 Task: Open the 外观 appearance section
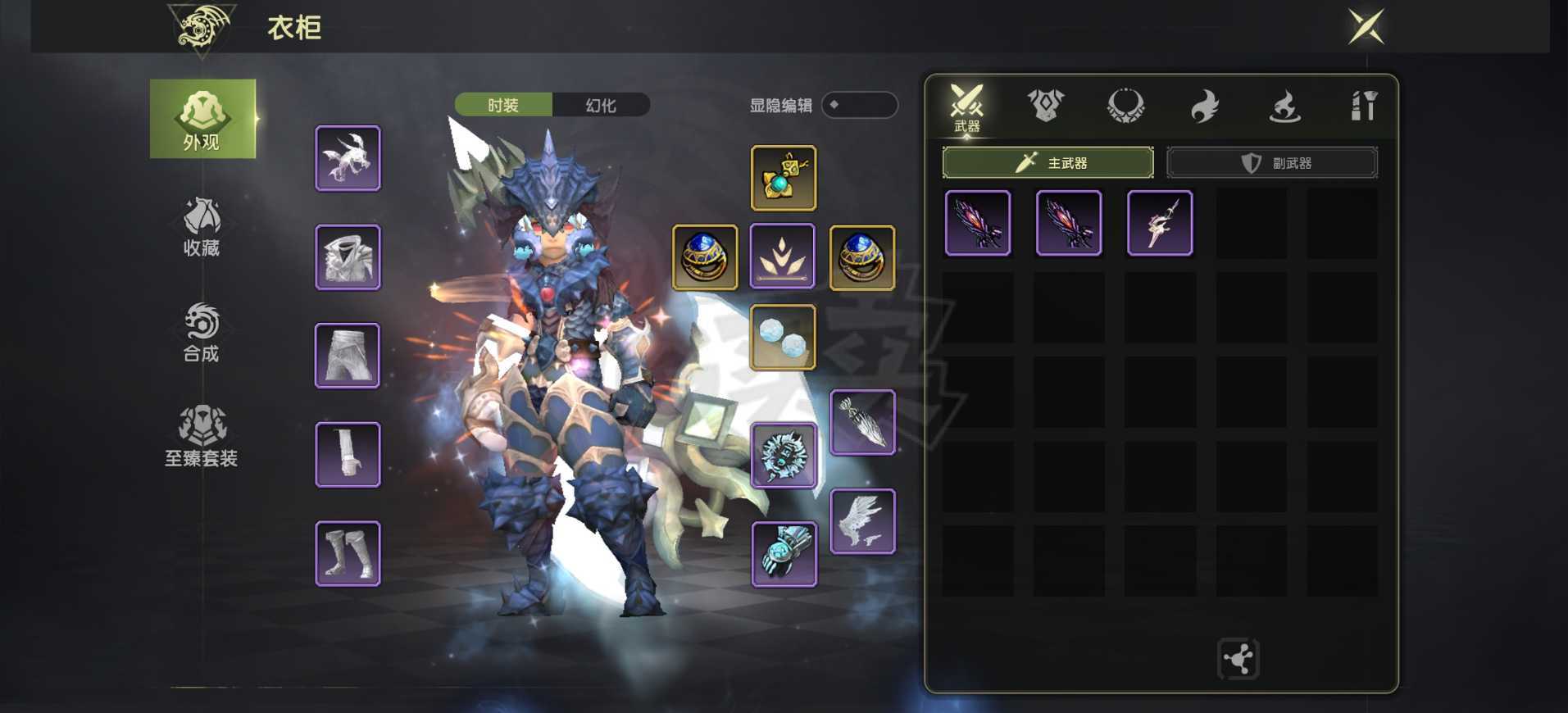(x=202, y=119)
